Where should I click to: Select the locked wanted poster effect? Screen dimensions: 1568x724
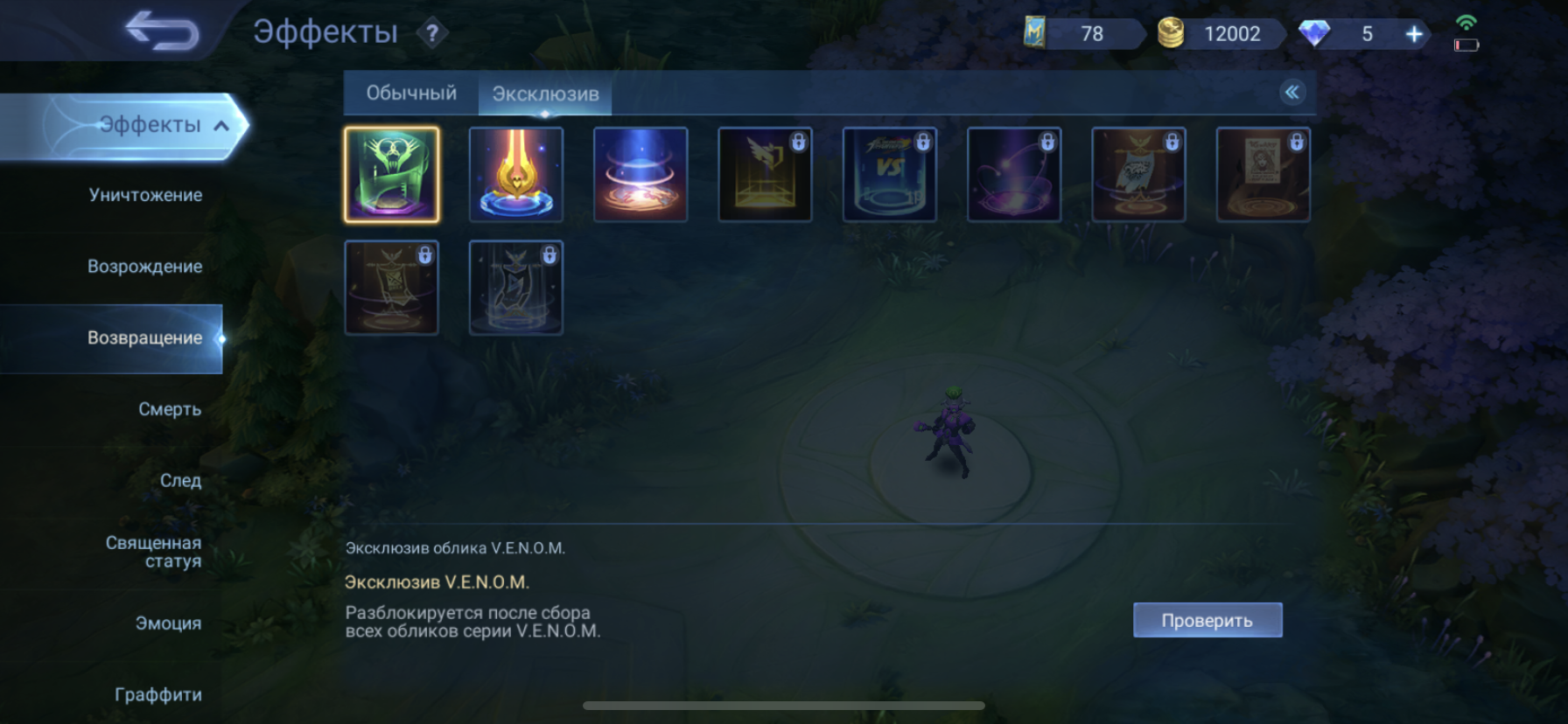[x=1263, y=174]
